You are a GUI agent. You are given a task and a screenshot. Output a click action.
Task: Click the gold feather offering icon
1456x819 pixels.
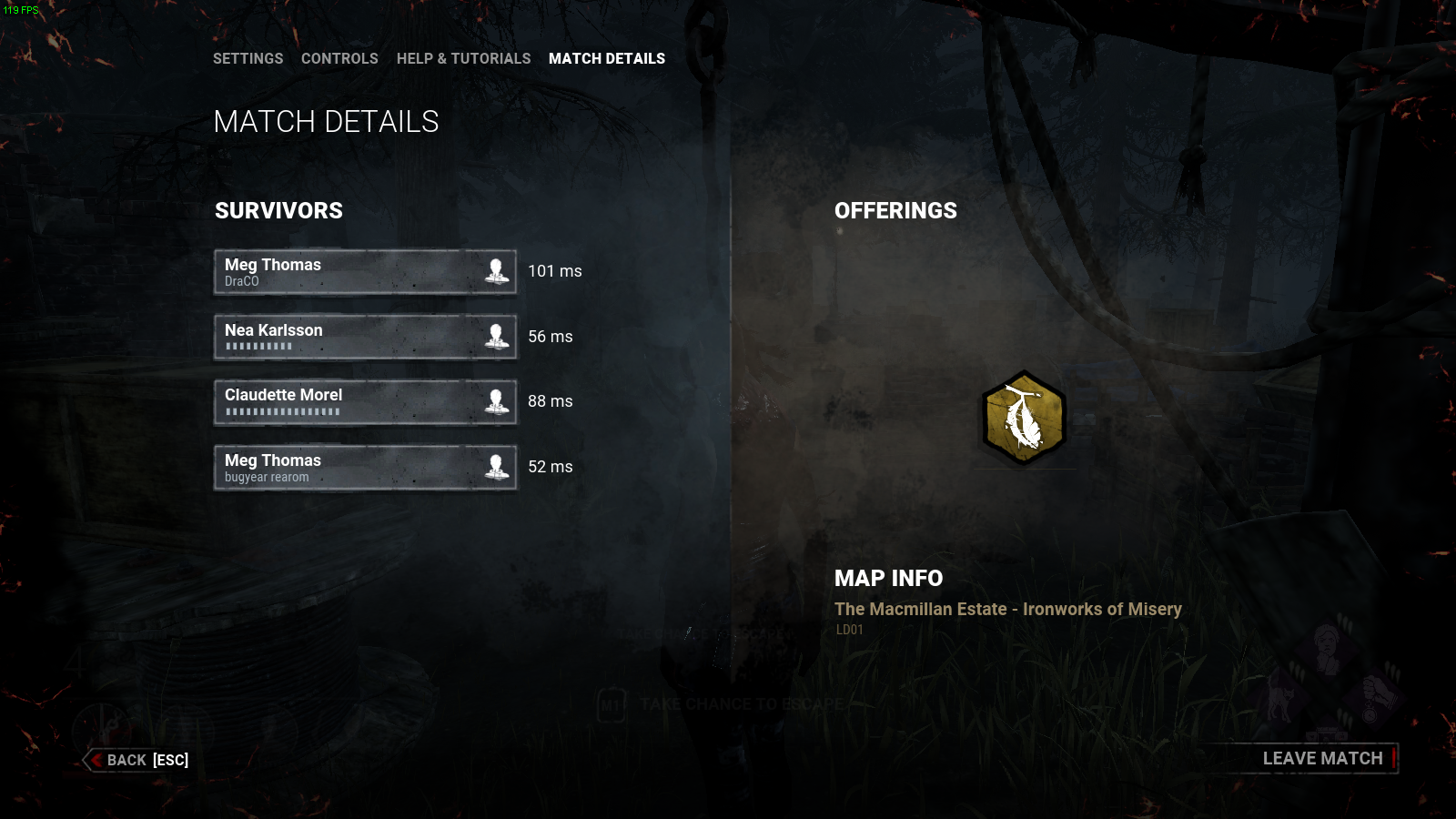(1023, 415)
